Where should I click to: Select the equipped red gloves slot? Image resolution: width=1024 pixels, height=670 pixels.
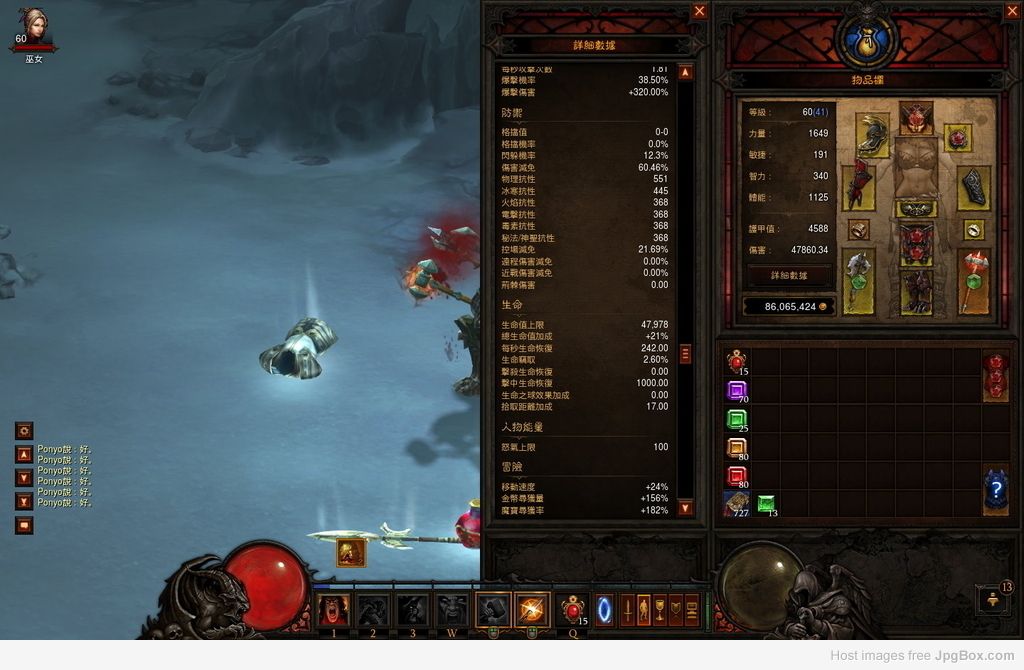(858, 187)
